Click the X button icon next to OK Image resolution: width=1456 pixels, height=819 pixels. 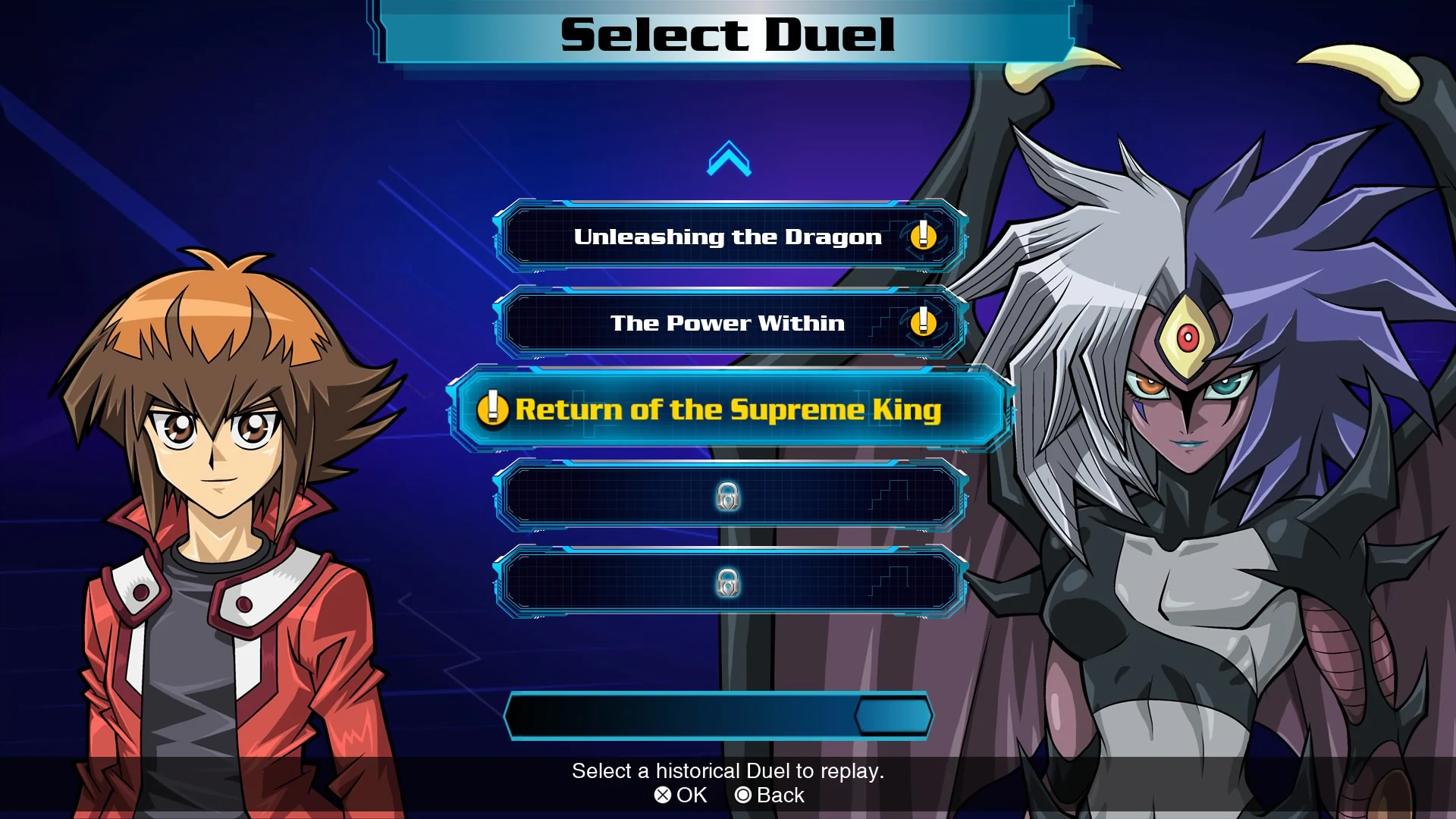pos(662,795)
